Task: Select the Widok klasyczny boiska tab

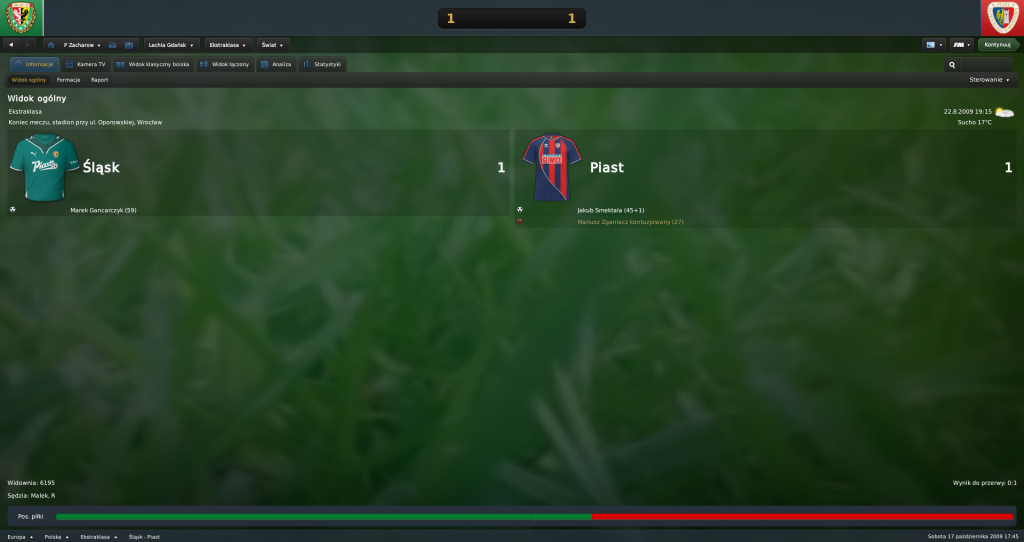Action: coord(152,64)
